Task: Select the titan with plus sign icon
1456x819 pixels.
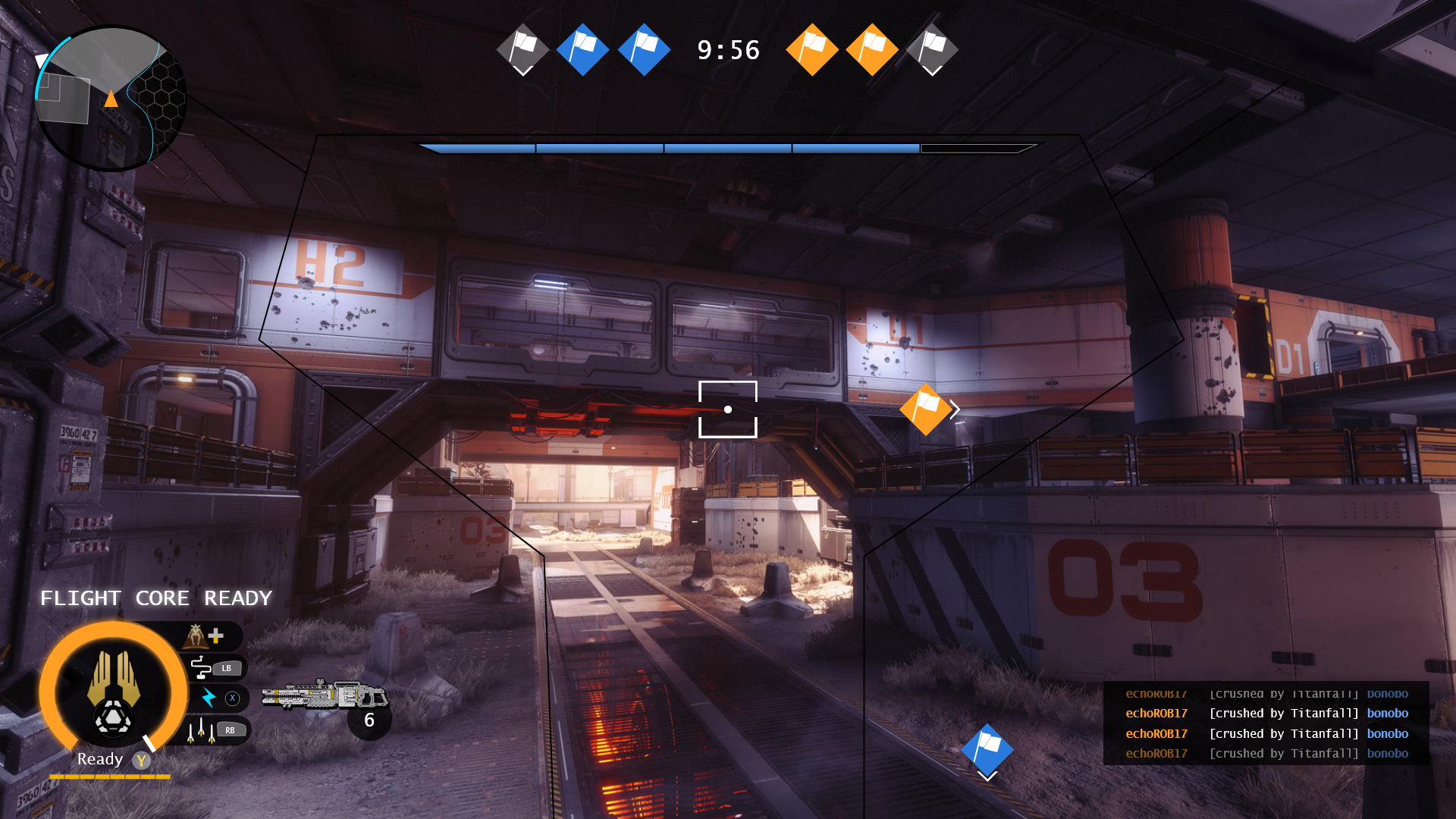Action: [204, 635]
